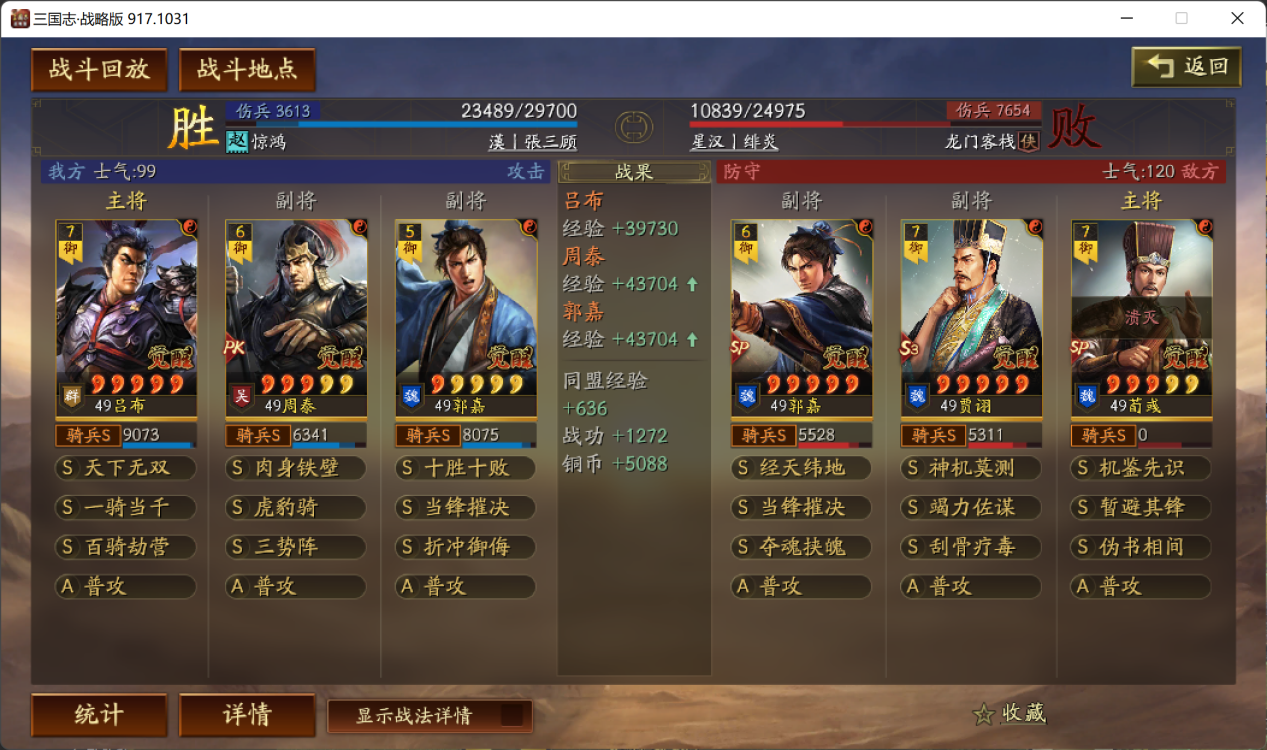This screenshot has height=750, width=1267.
Task: View the 伪书相间 skill
Action: tap(1141, 547)
